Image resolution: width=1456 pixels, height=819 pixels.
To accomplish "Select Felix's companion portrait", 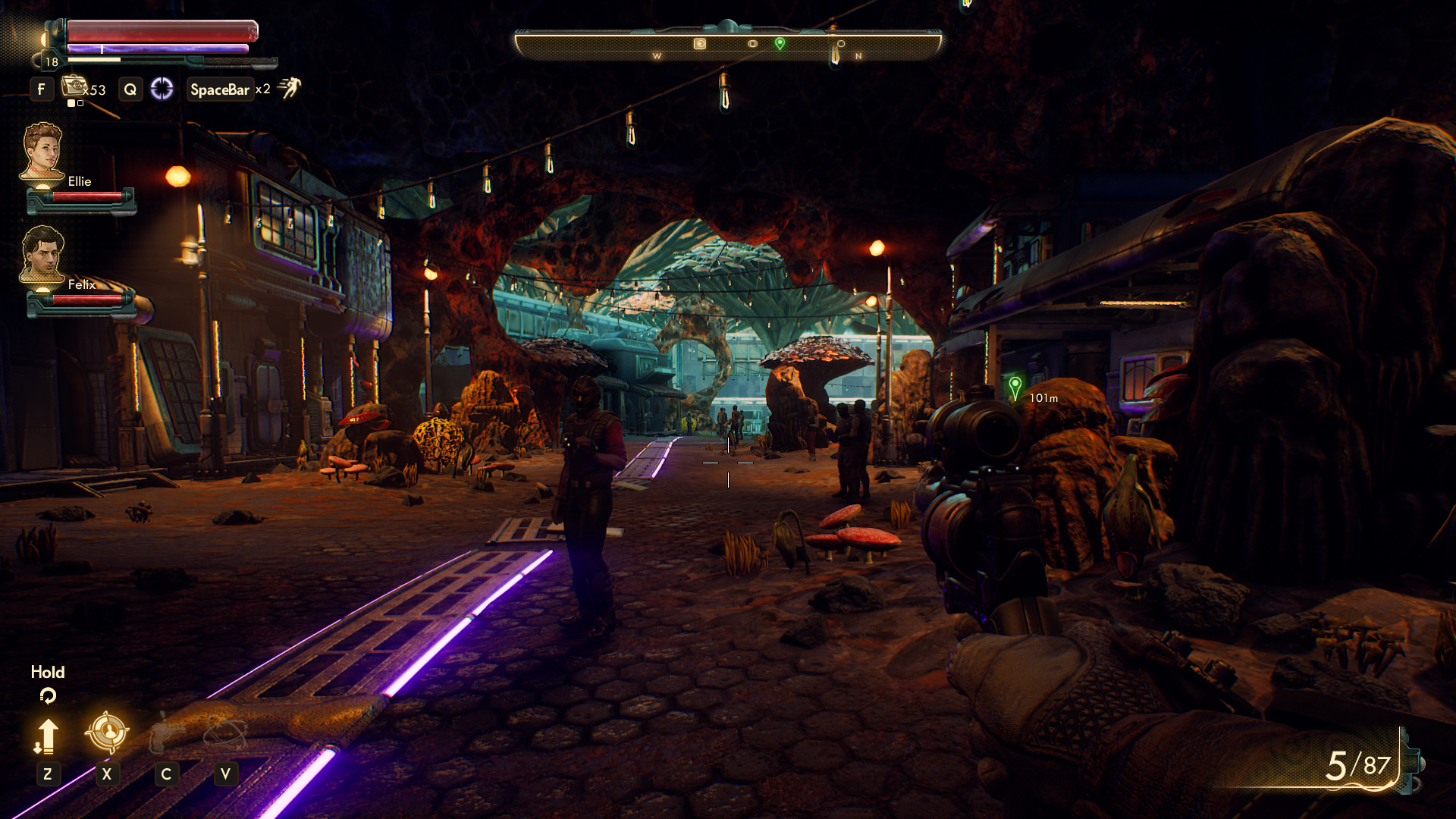I will [x=42, y=254].
